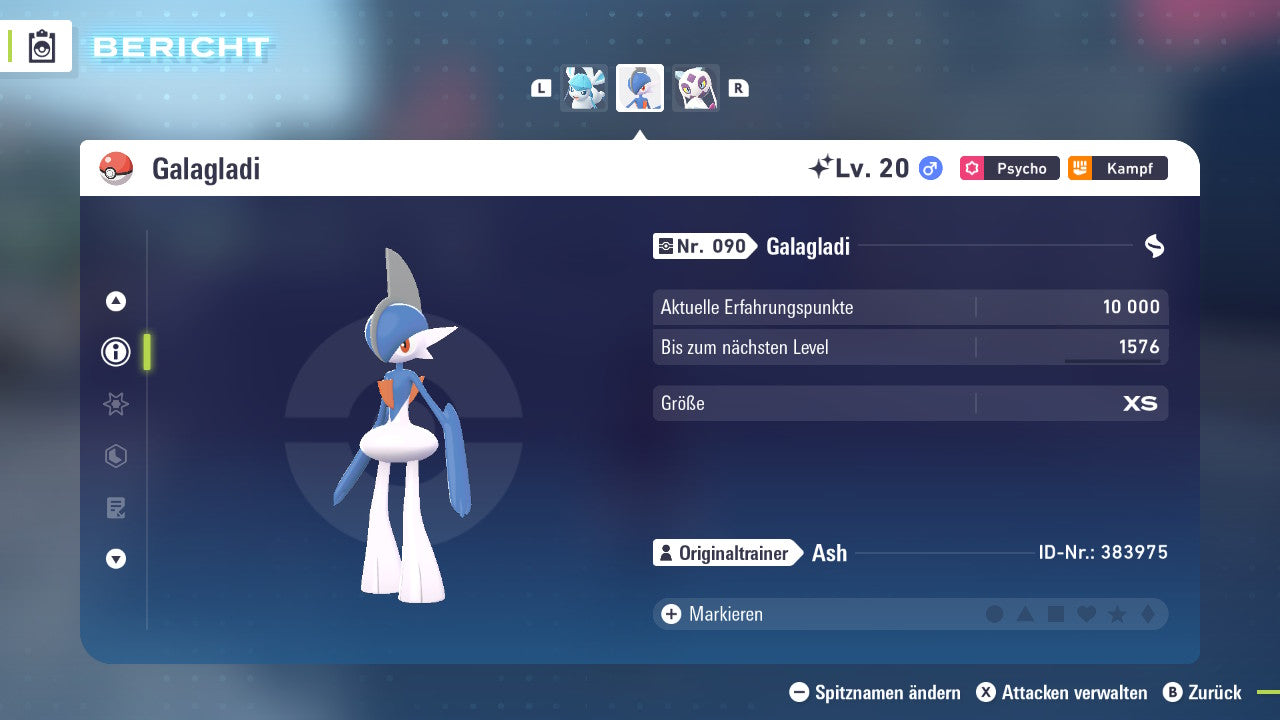This screenshot has height=720, width=1280.
Task: Toggle the circle marking shape
Action: [x=994, y=613]
